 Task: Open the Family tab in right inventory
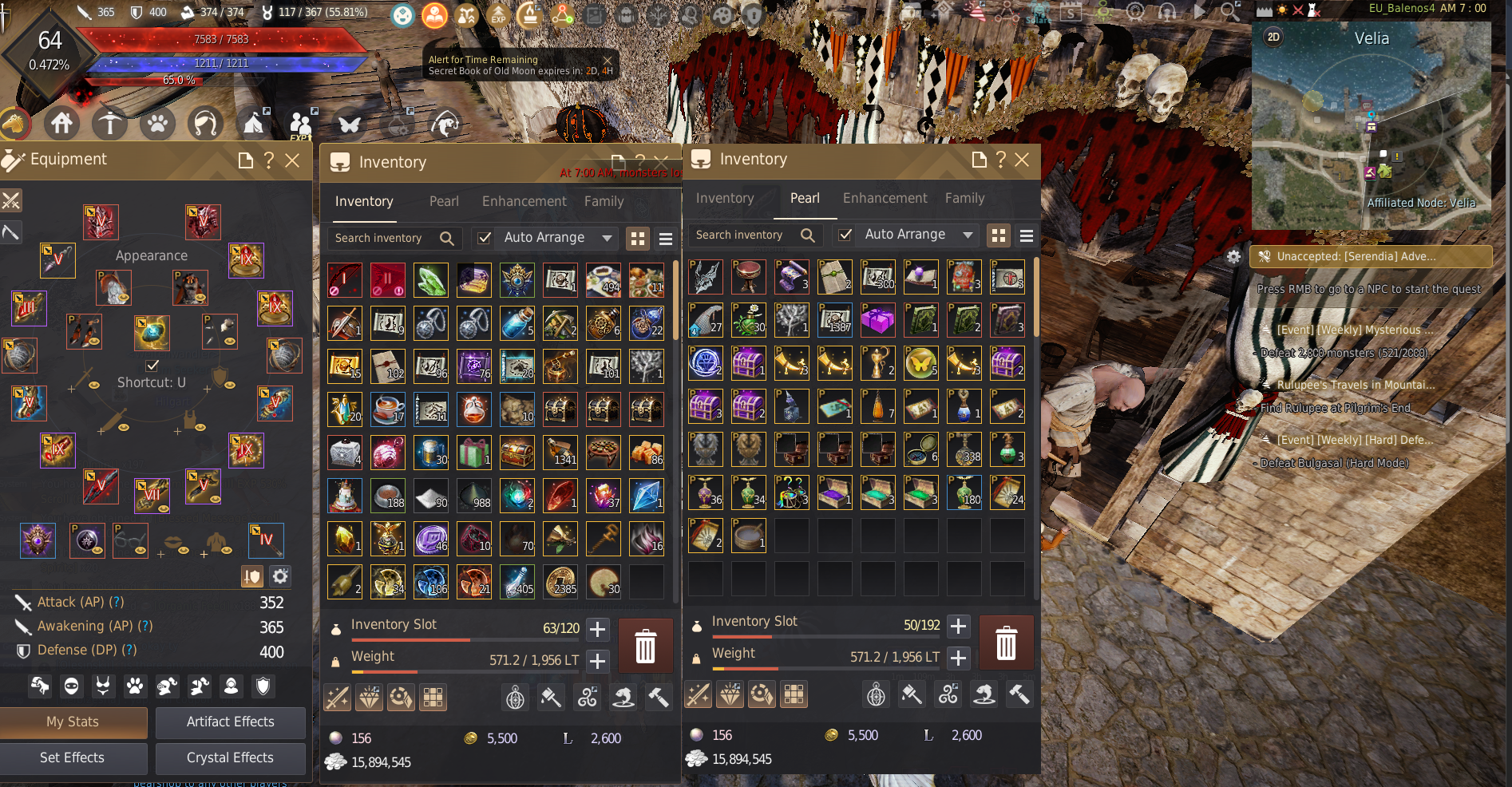964,198
